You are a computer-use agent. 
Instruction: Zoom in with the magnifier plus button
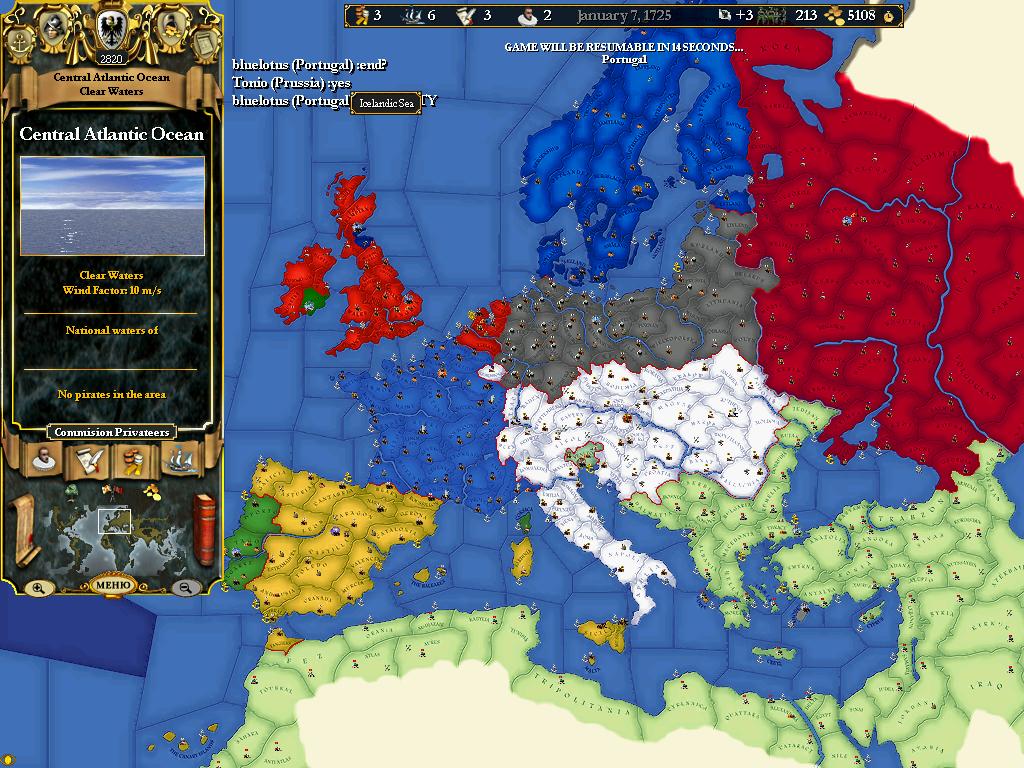click(38, 588)
